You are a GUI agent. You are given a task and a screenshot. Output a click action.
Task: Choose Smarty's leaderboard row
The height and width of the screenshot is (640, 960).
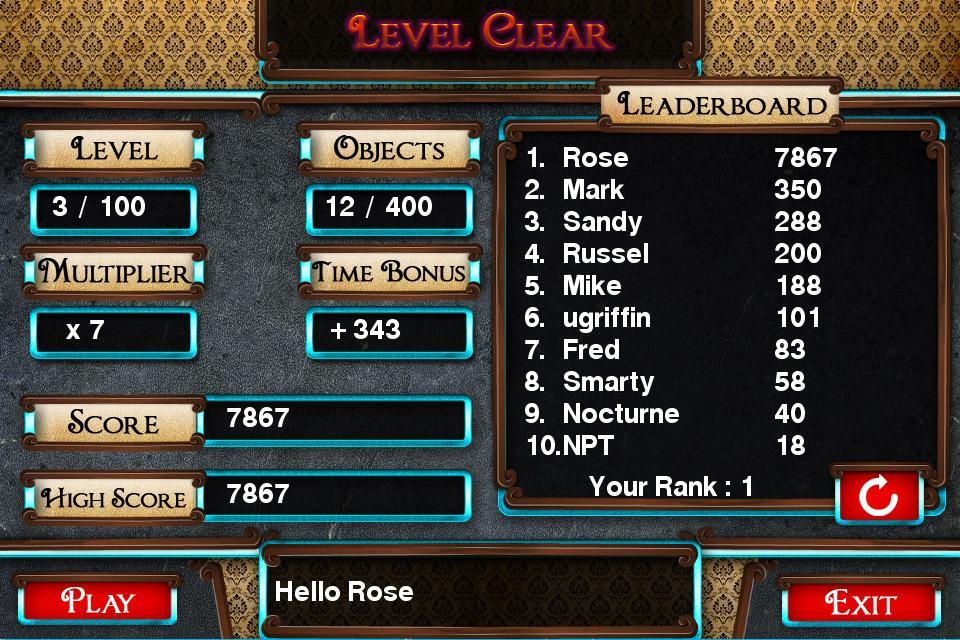(x=680, y=382)
